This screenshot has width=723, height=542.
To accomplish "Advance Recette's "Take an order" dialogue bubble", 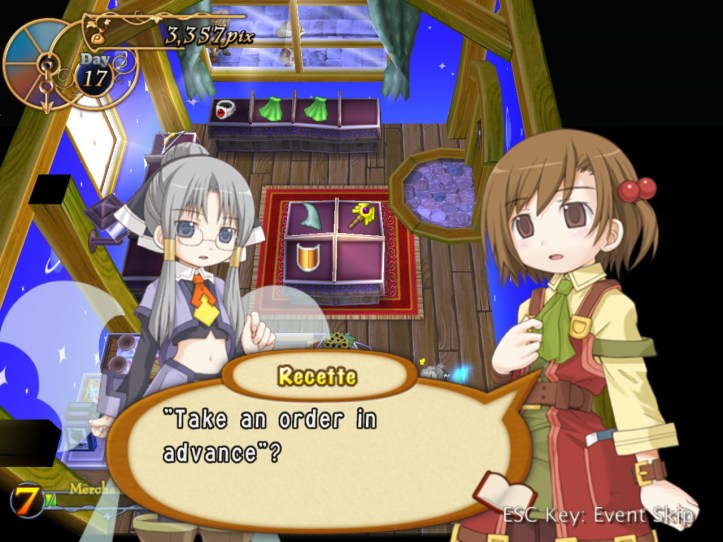I will point(320,440).
